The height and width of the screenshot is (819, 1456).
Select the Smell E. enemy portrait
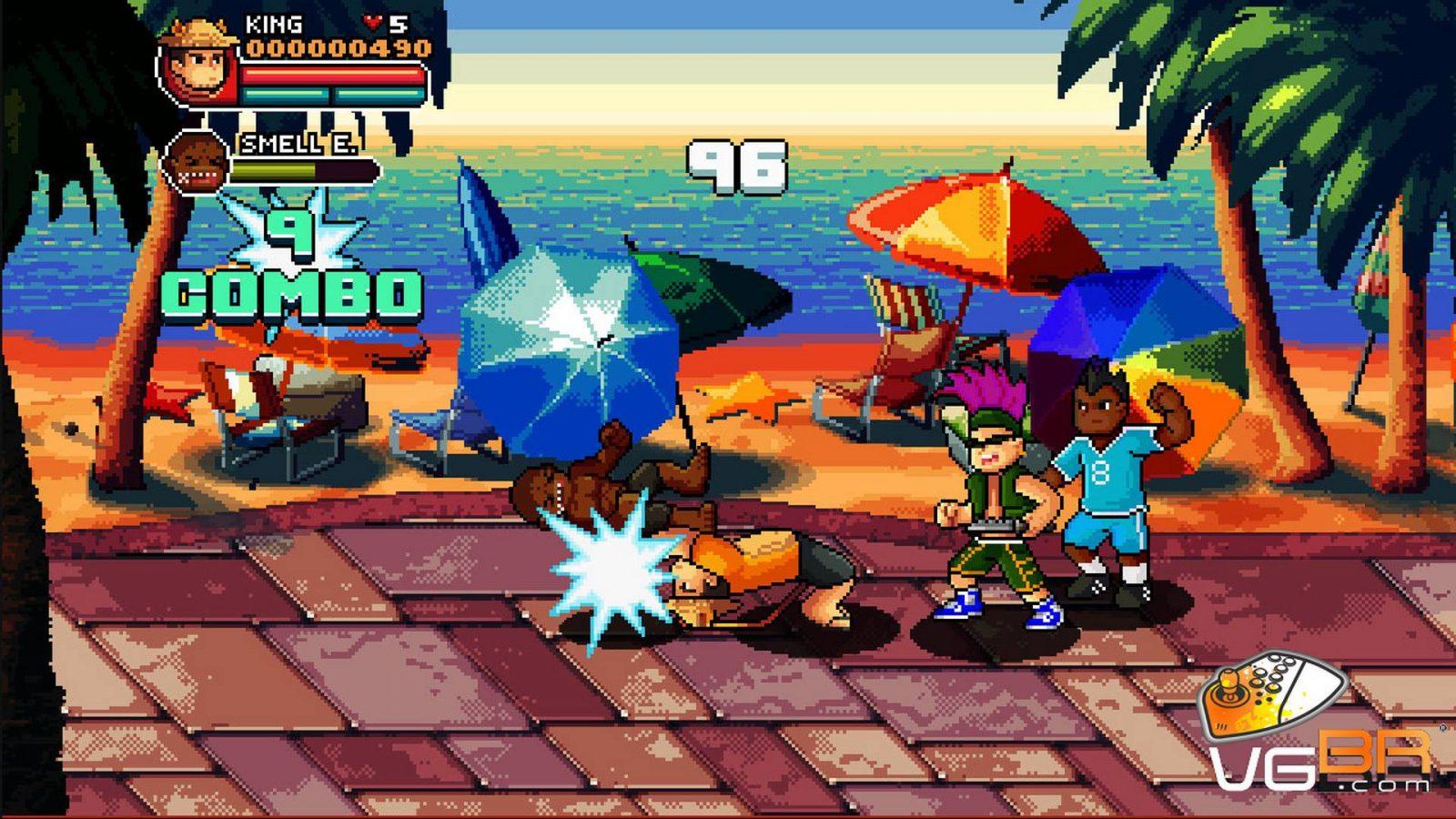[194, 161]
